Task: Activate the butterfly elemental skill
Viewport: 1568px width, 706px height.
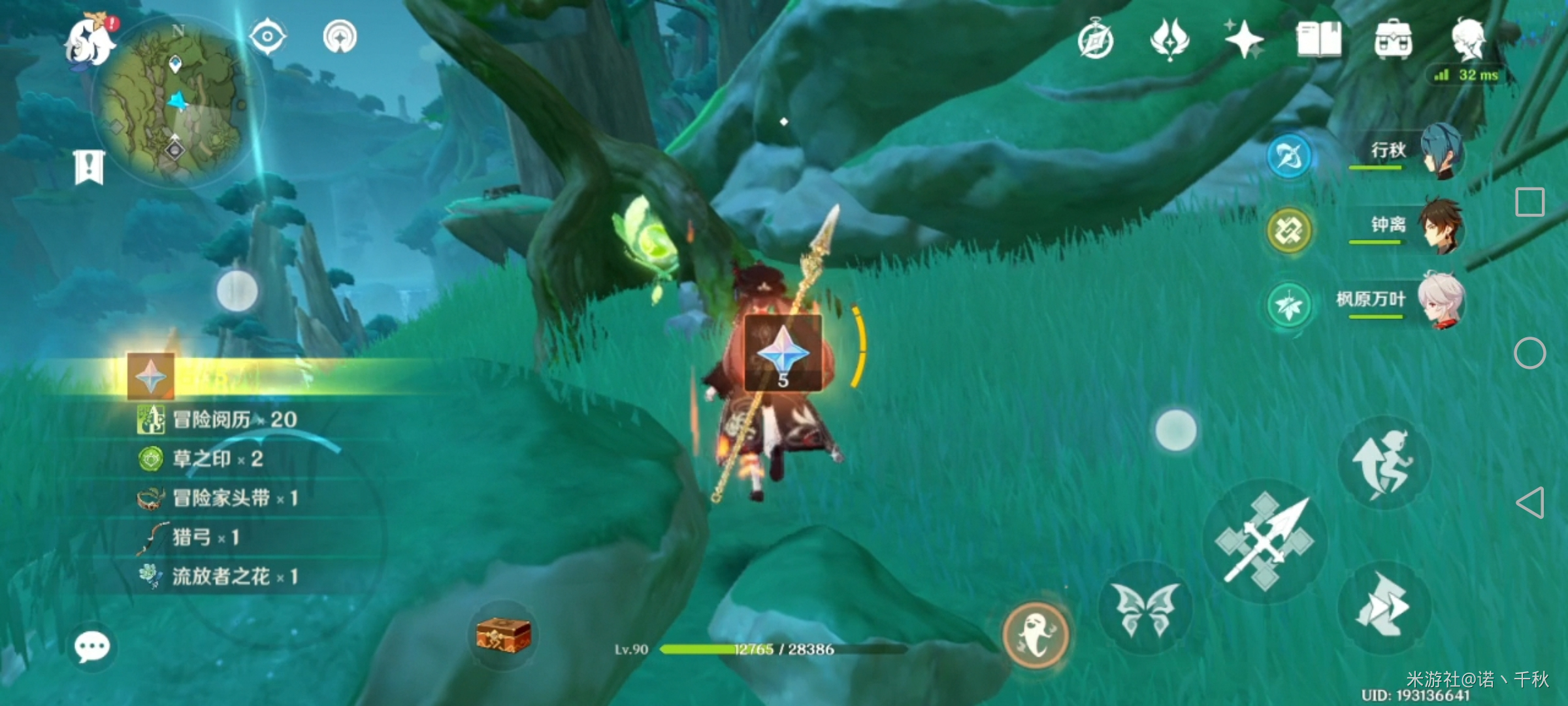Action: click(1145, 608)
